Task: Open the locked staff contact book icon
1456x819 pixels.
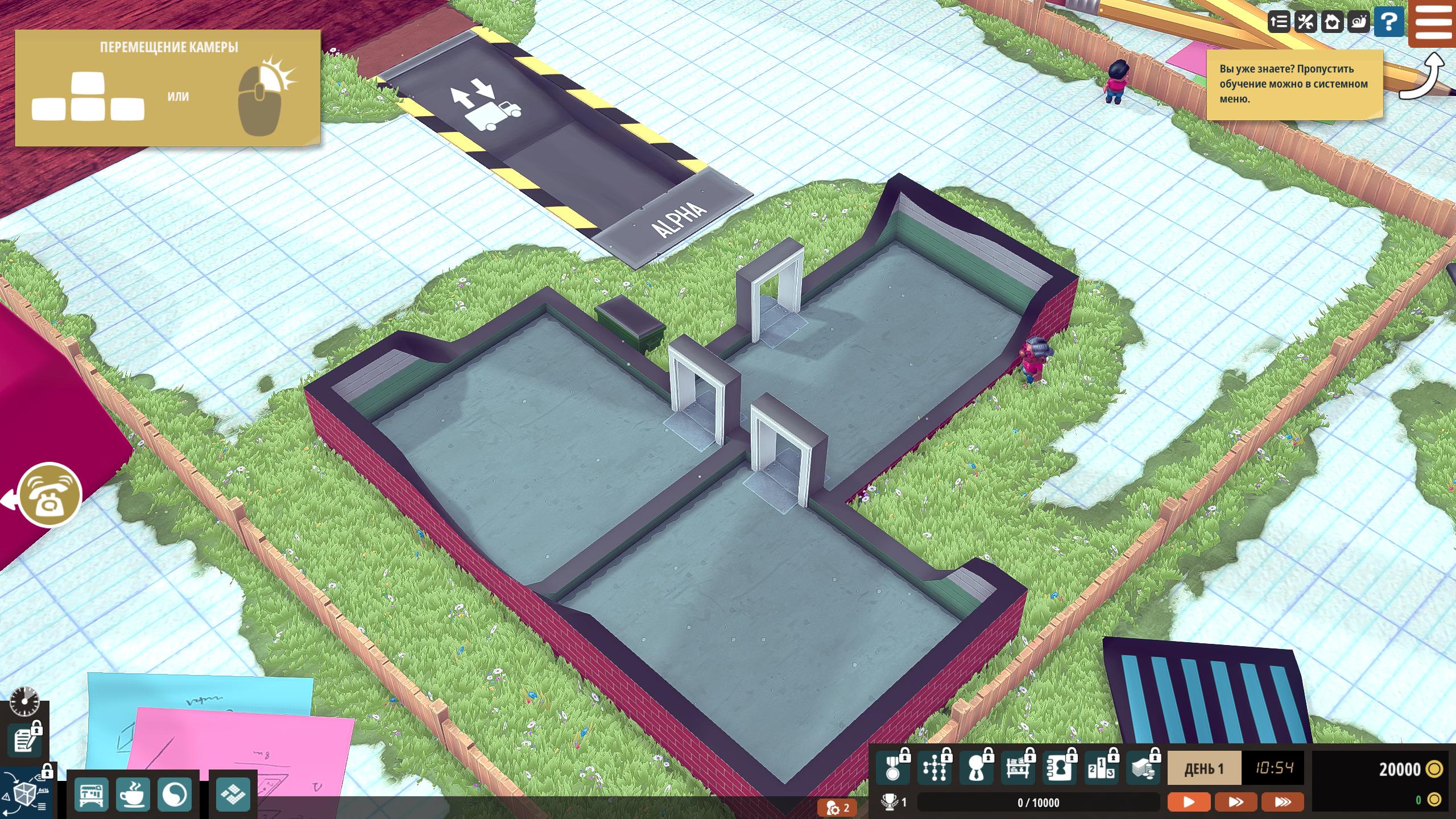Action: (1059, 769)
